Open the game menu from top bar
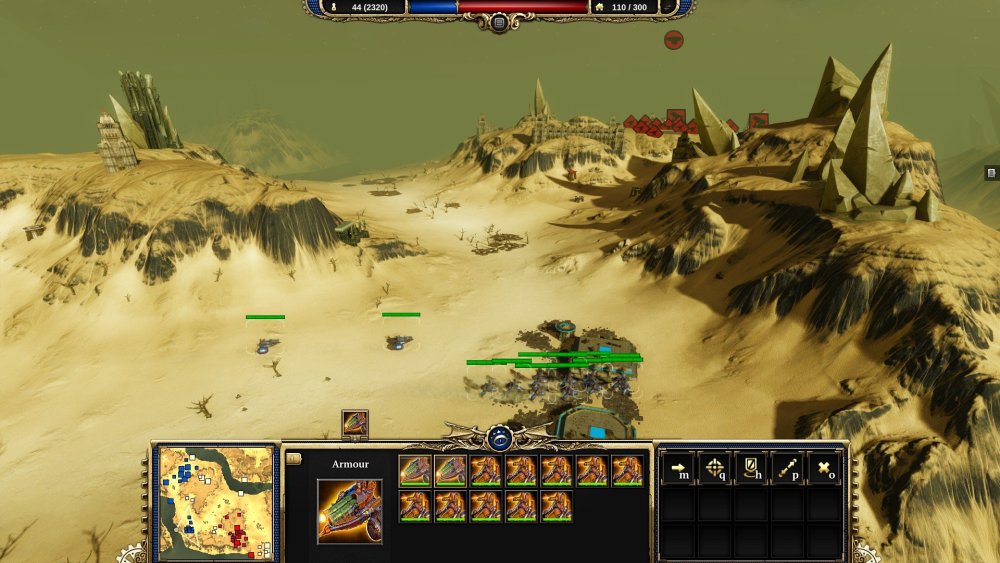Screen dimensions: 1000x563 click(x=498, y=20)
